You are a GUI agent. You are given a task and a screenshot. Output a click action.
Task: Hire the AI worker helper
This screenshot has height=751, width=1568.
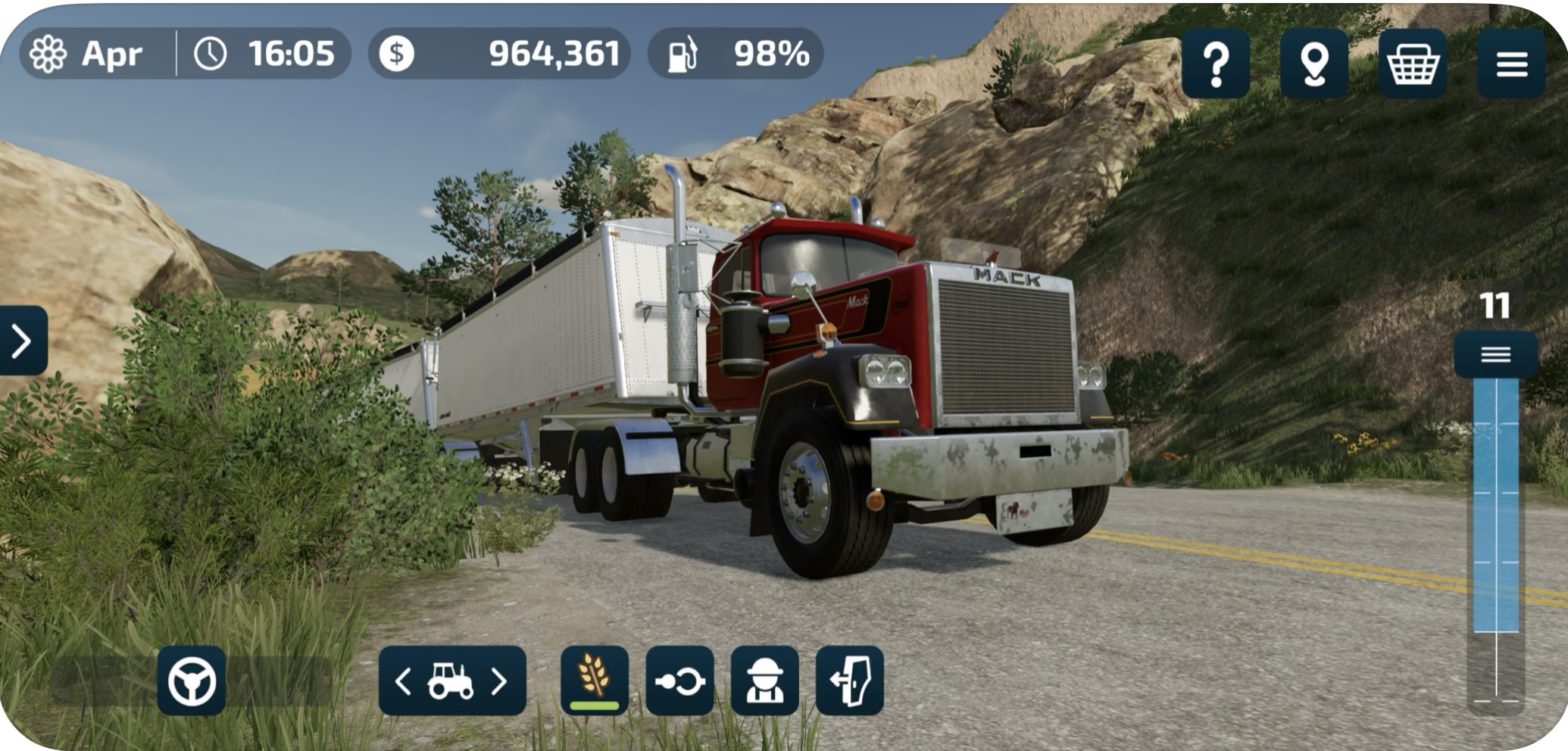pyautogui.click(x=764, y=681)
